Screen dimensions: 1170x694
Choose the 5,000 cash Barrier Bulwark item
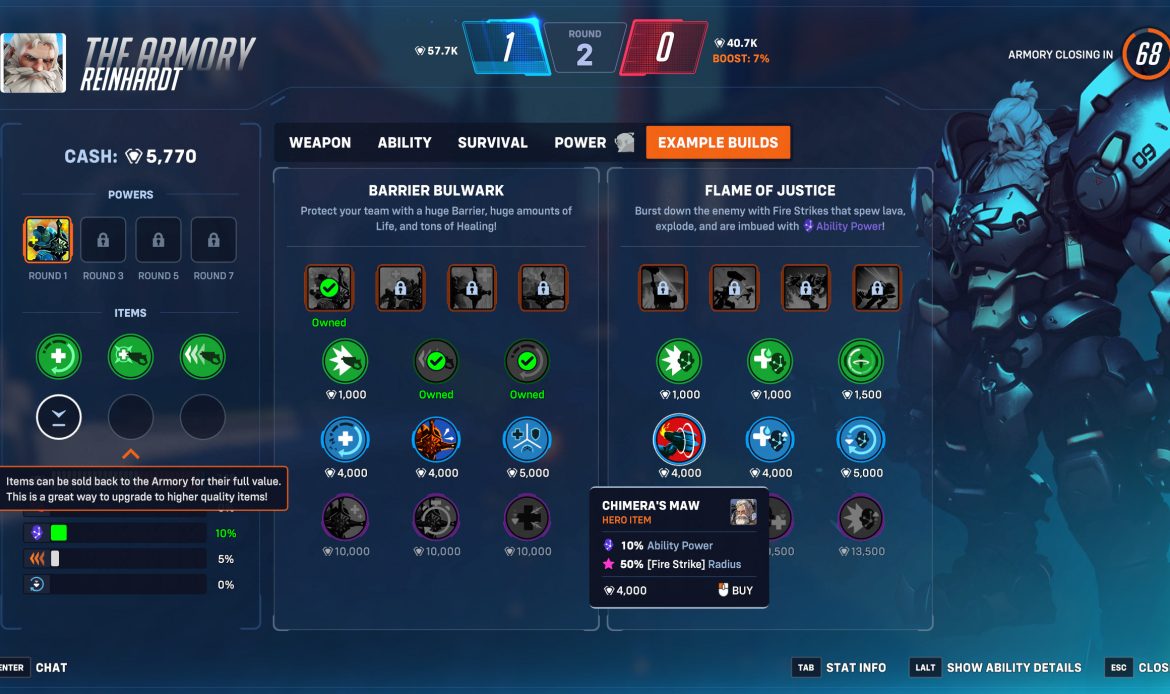click(x=527, y=440)
